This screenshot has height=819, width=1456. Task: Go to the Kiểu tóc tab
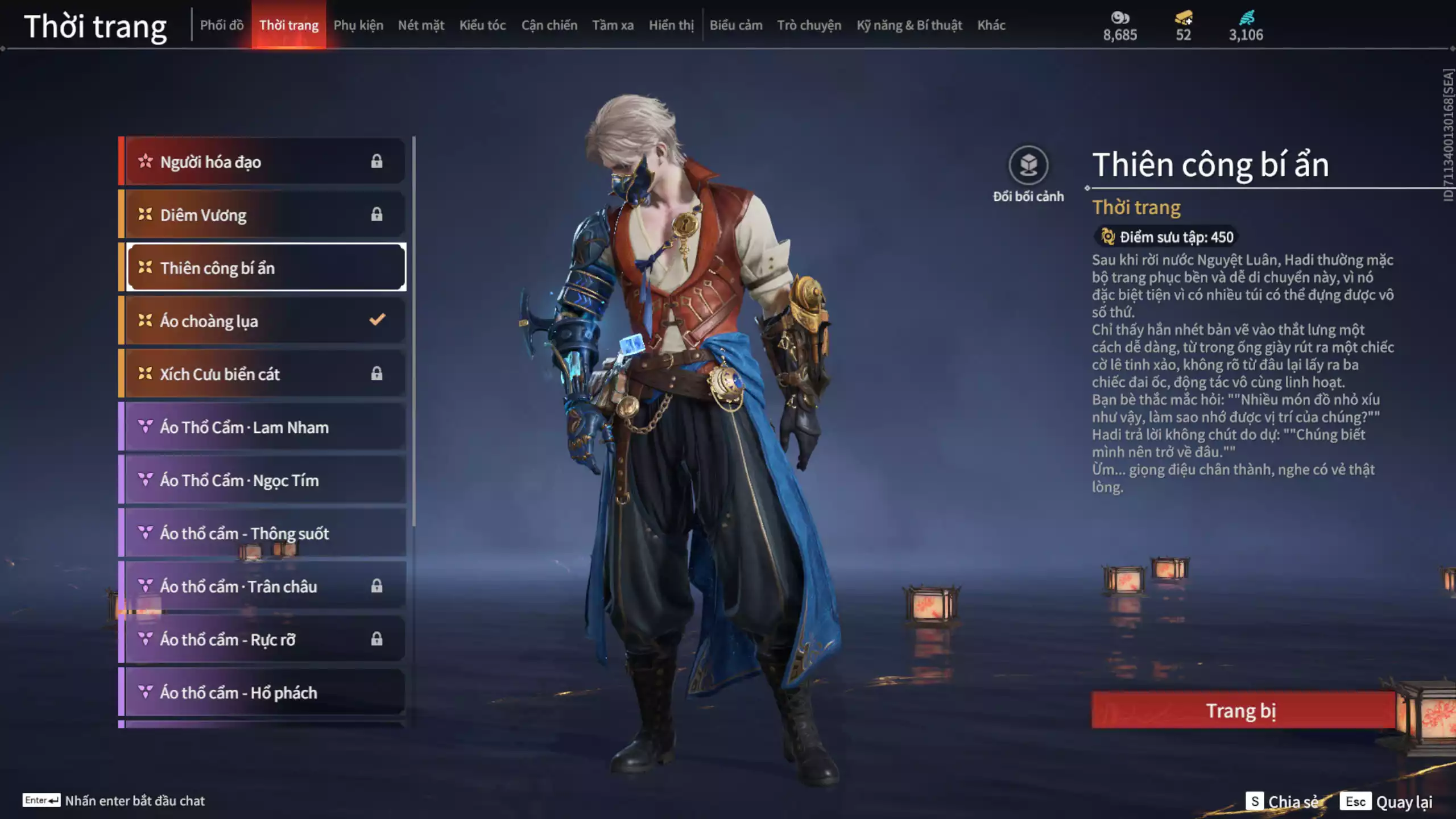482,25
